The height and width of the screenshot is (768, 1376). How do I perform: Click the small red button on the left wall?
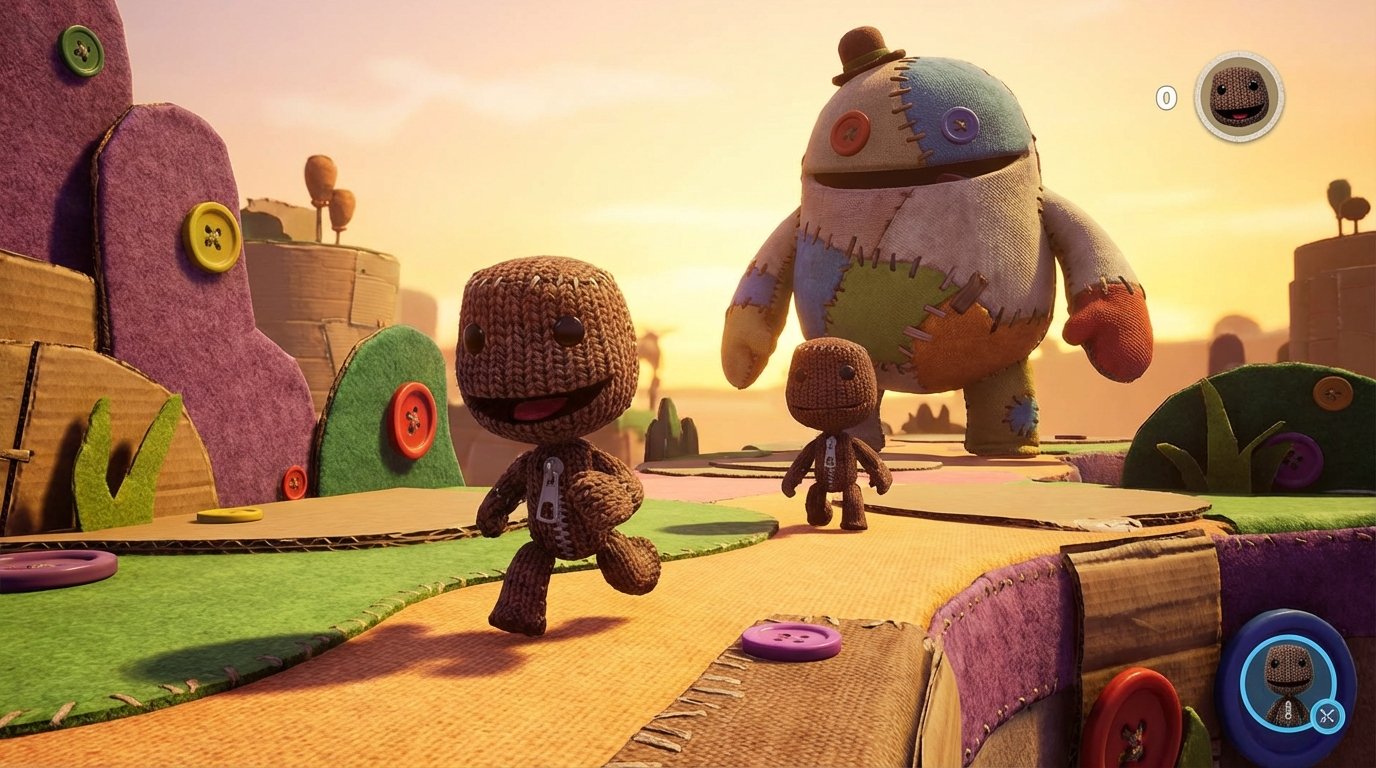pyautogui.click(x=295, y=483)
